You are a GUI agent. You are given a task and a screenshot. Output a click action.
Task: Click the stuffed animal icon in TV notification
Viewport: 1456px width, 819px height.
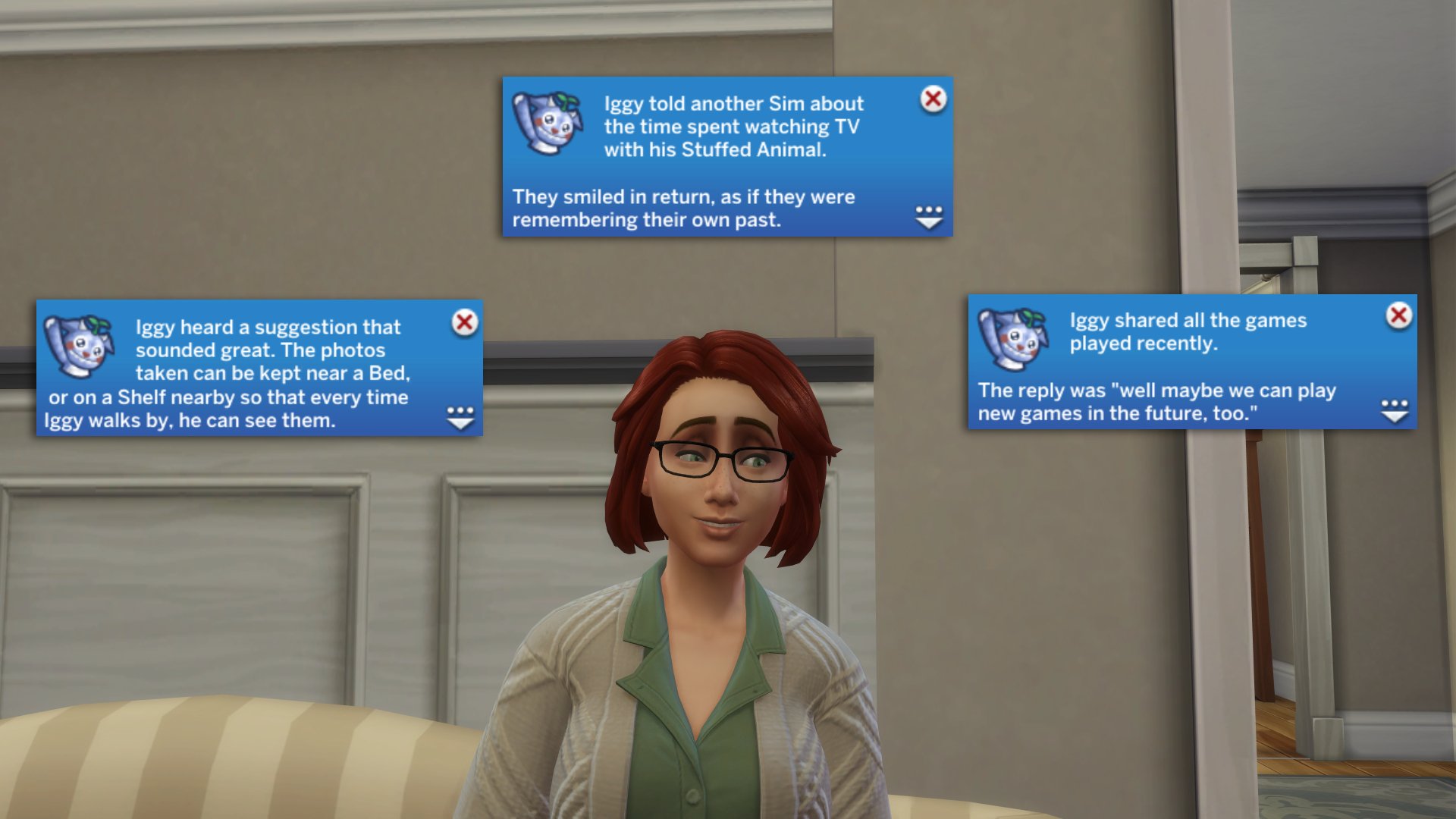click(547, 123)
